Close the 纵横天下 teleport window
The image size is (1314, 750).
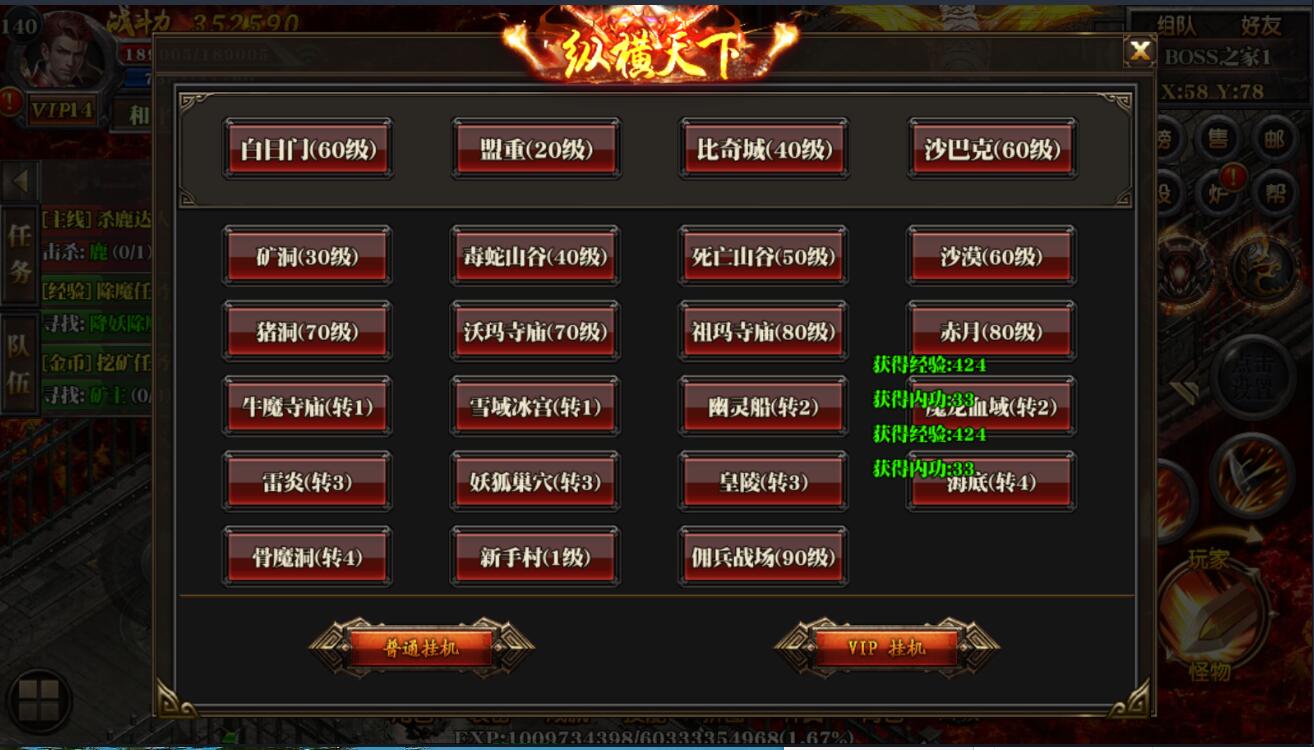point(1139,50)
